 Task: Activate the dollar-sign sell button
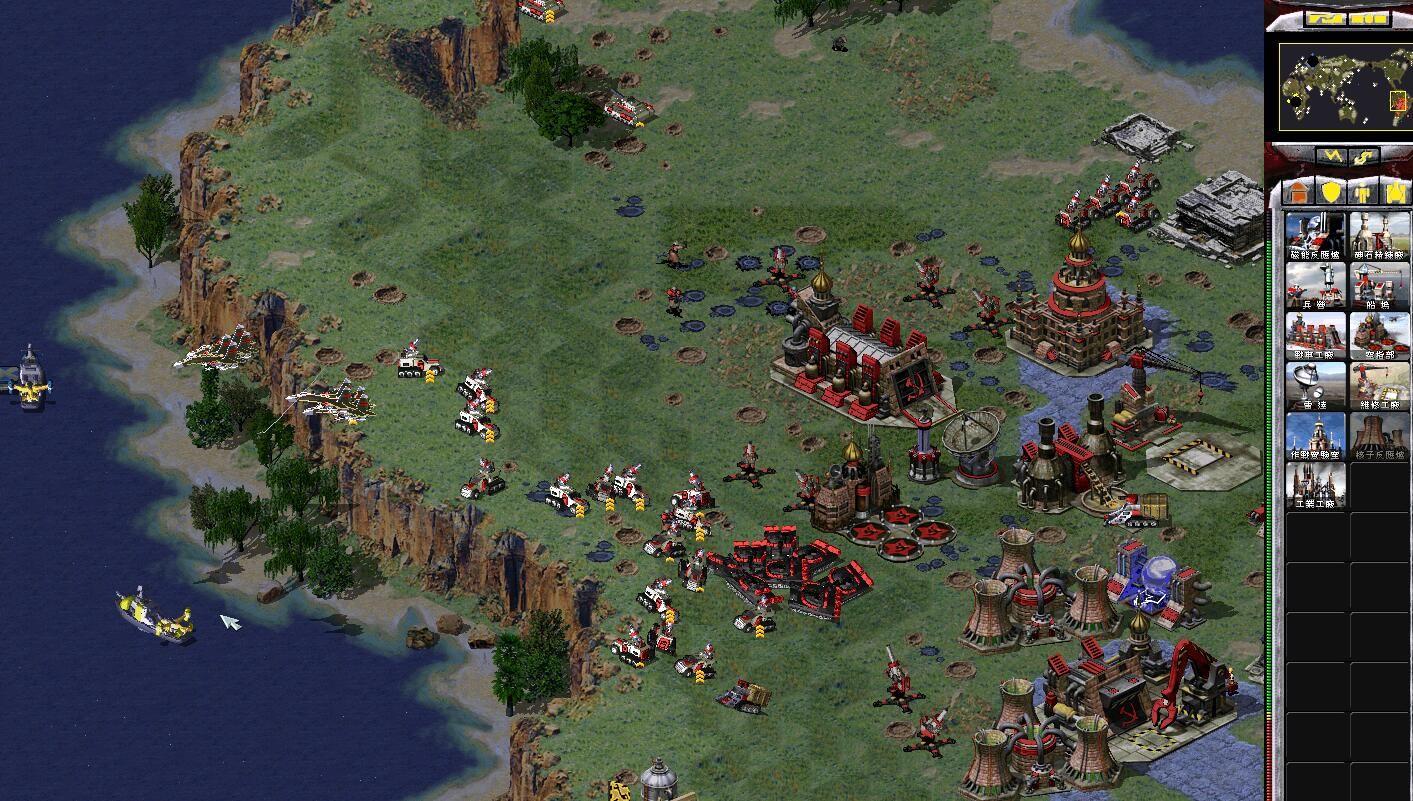(1364, 157)
